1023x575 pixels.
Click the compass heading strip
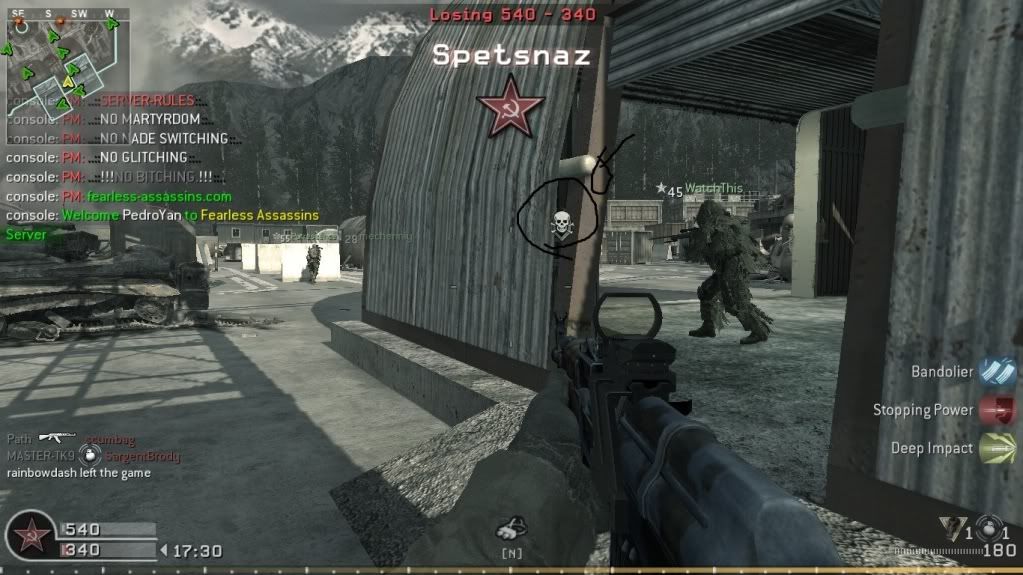coord(65,14)
